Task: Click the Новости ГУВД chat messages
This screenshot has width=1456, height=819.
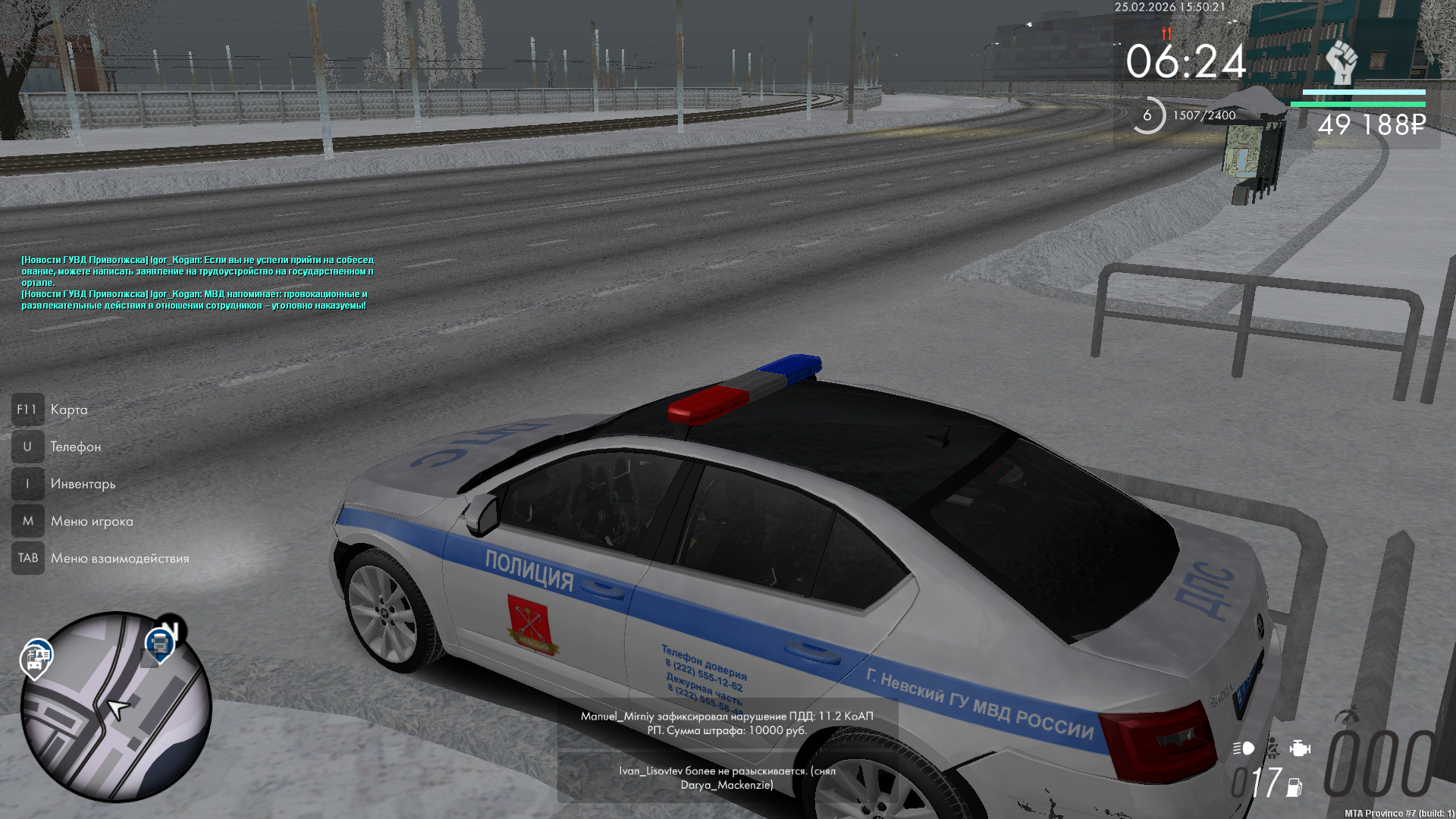Action: [197, 283]
